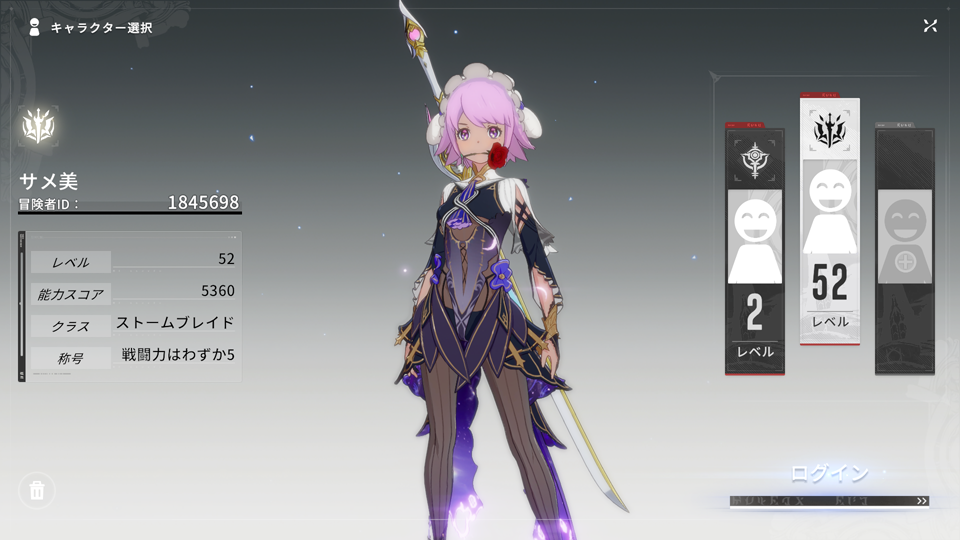This screenshot has height=540, width=960.
Task: Toggle fullscreen with the top-right arrows icon
Action: pos(930,26)
